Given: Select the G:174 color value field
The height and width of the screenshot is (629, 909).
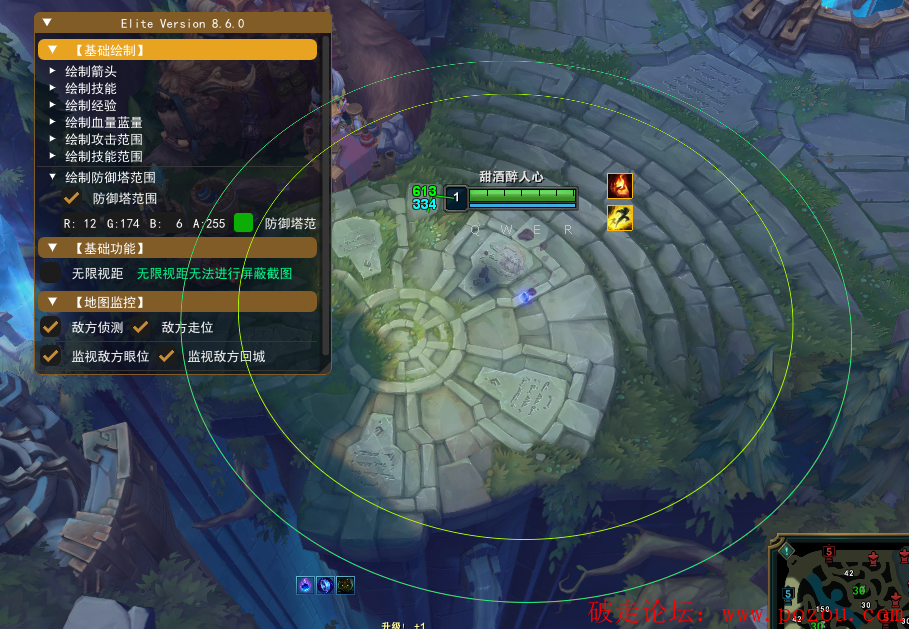Looking at the screenshot, I should coord(123,224).
